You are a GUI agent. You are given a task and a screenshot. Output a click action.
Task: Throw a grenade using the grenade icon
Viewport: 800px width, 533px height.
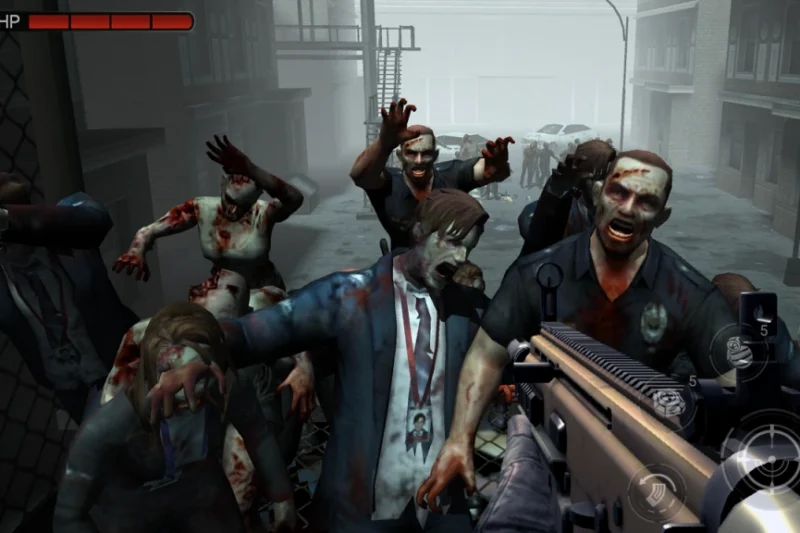(x=738, y=352)
